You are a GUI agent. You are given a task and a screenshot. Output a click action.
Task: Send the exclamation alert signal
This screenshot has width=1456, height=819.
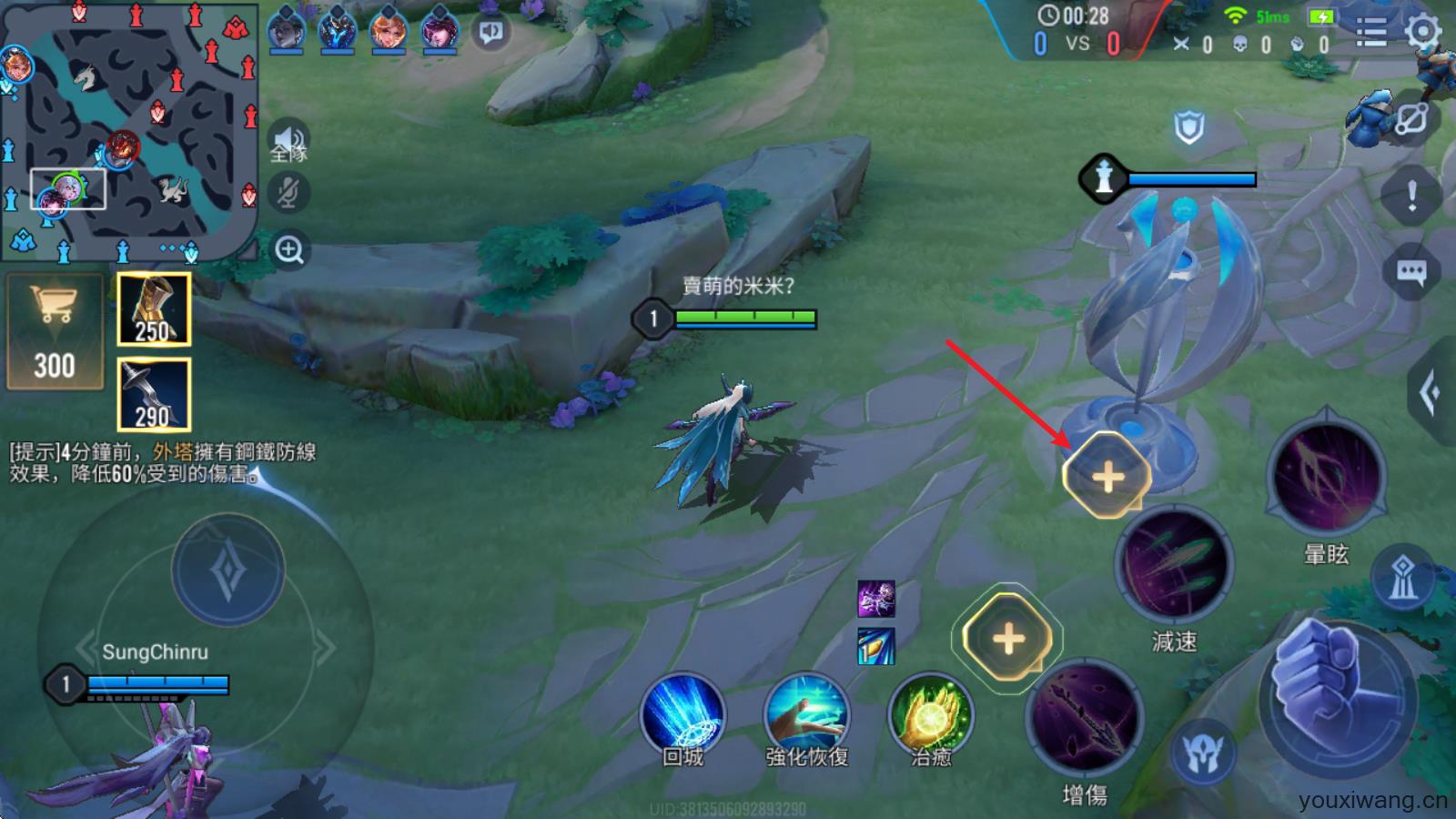pos(1410,195)
